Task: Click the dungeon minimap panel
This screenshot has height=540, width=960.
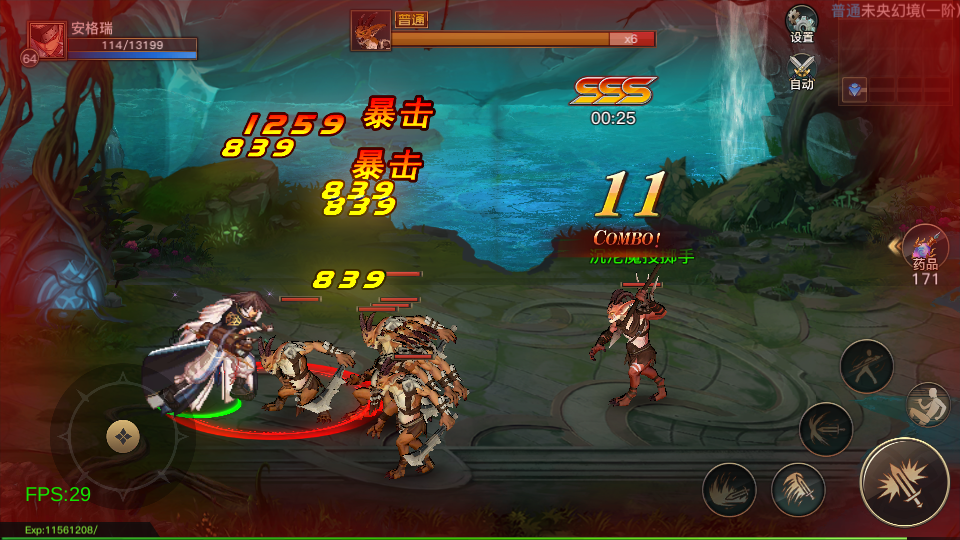Action: point(897,62)
